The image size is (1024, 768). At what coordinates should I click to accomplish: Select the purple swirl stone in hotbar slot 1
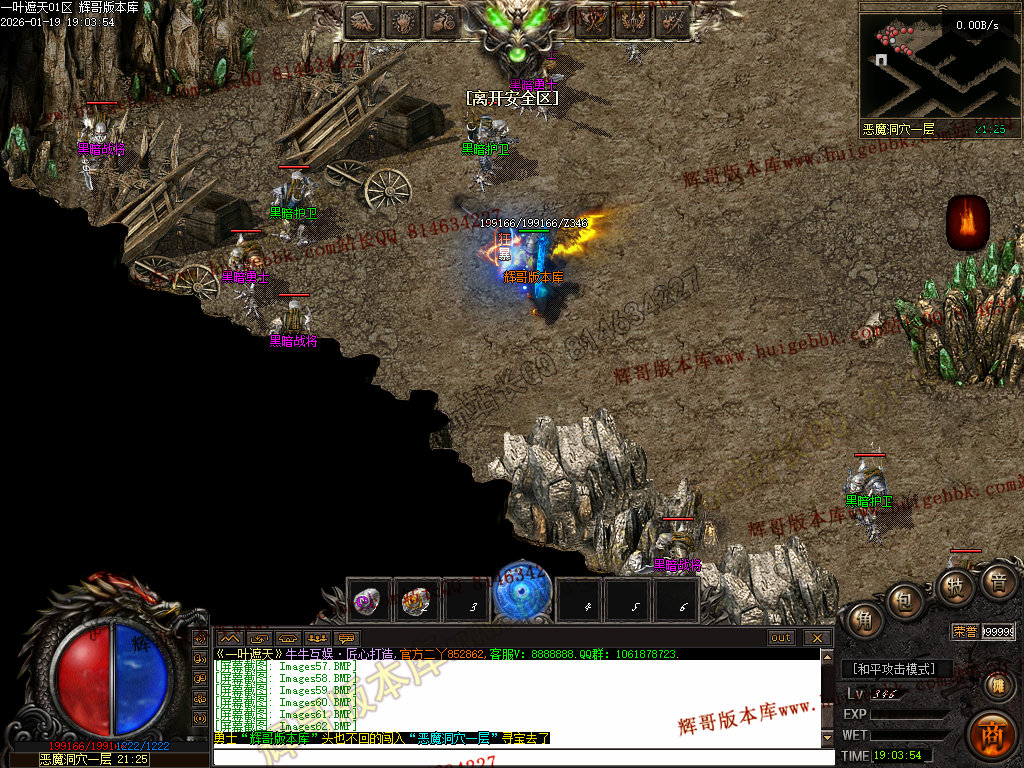(x=368, y=601)
